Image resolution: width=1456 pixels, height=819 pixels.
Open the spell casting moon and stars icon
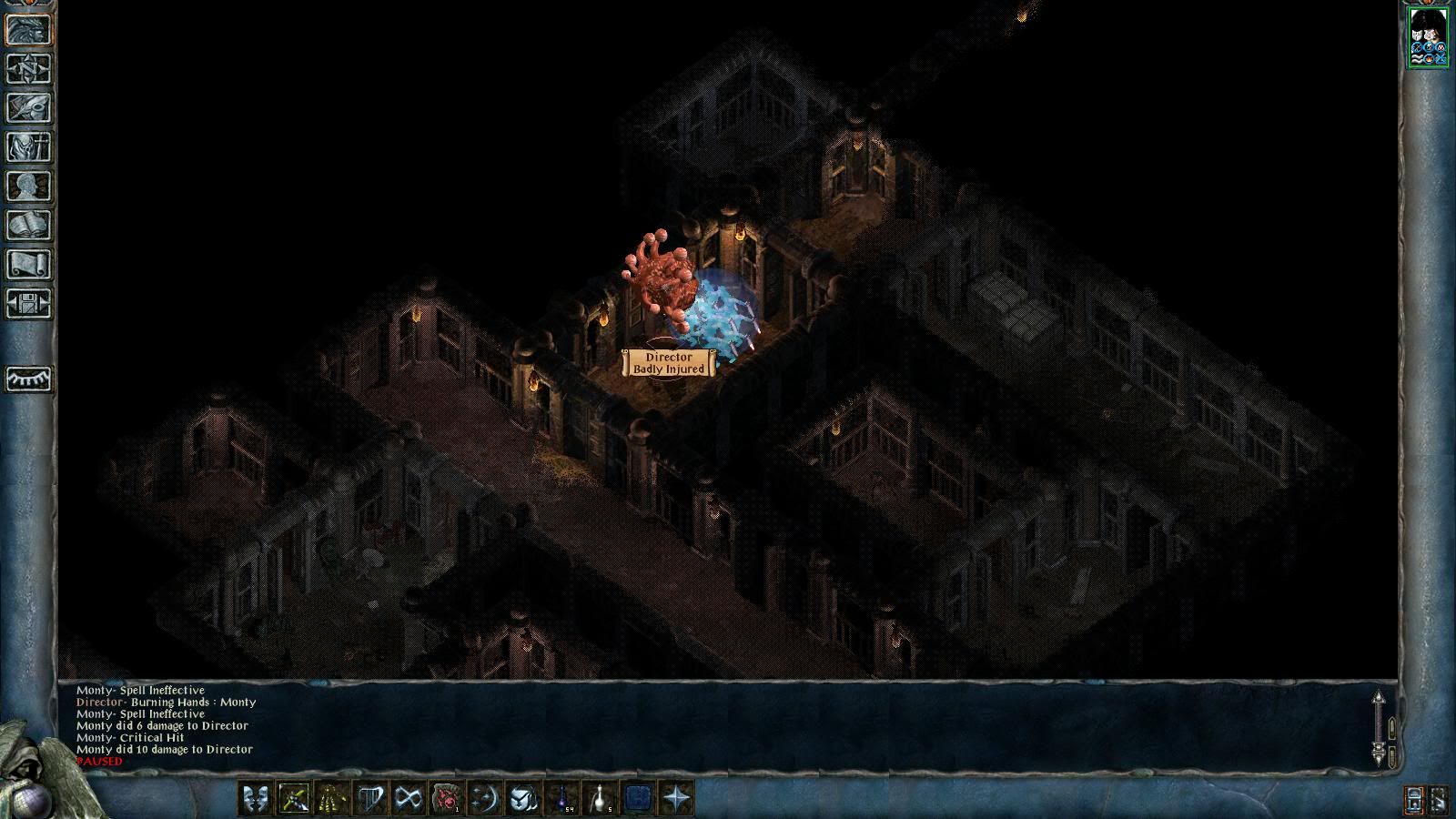[484, 799]
